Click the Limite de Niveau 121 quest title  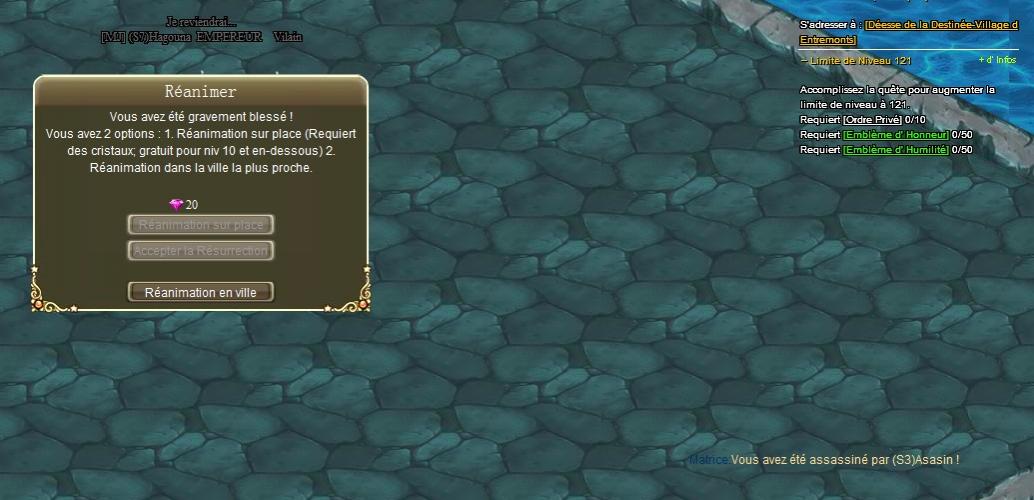click(x=860, y=60)
